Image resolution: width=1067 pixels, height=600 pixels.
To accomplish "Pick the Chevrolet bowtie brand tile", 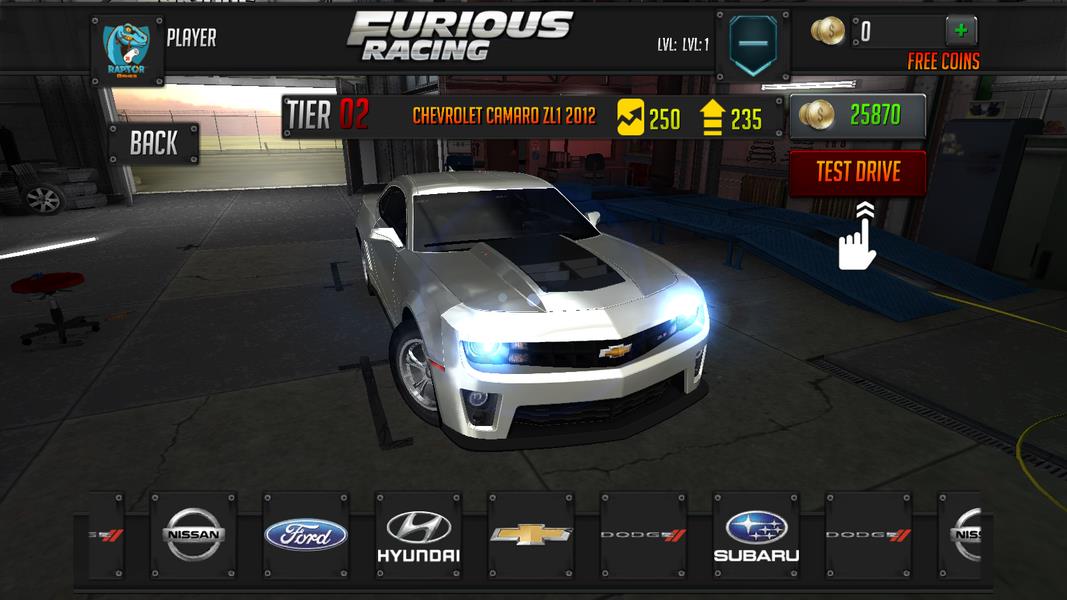I will [530, 535].
